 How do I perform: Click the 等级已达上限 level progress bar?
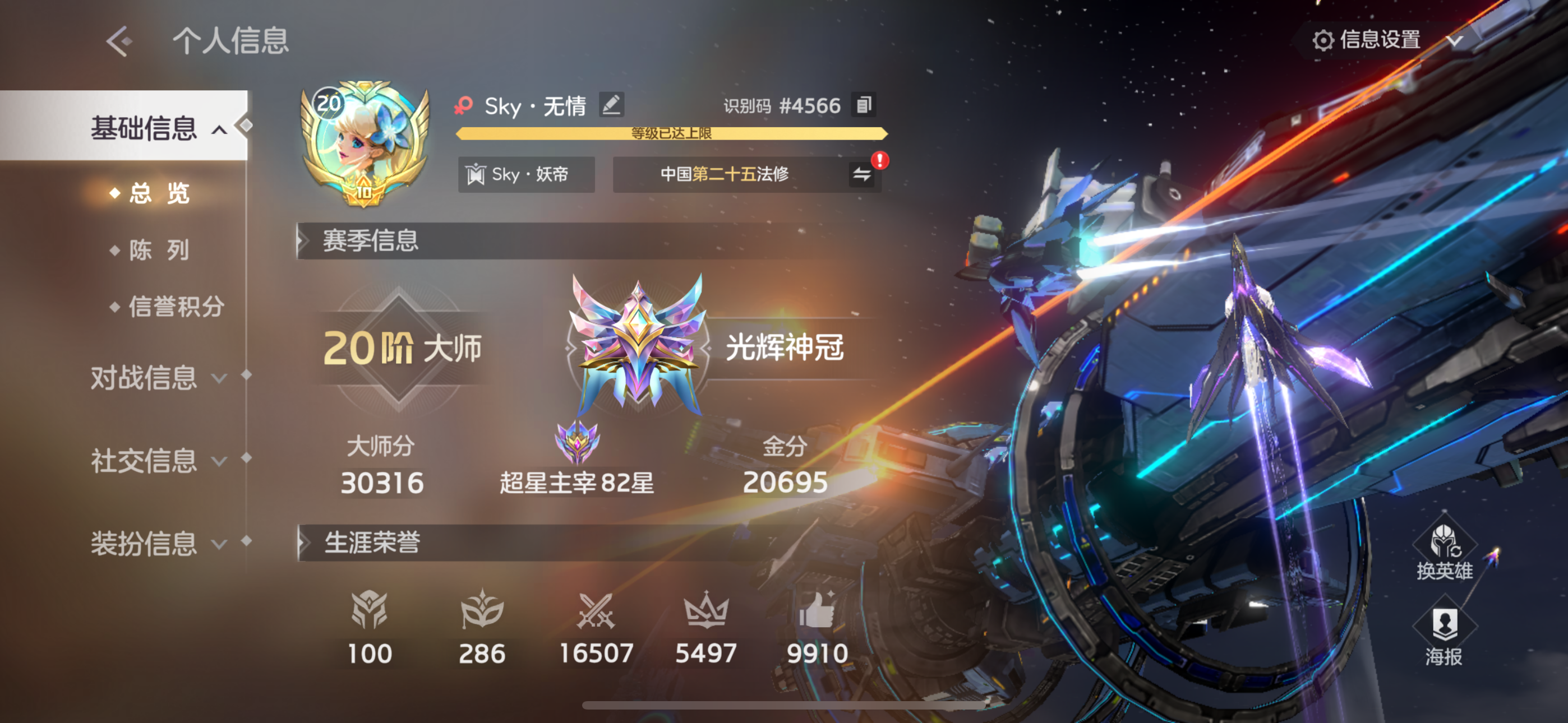click(671, 135)
